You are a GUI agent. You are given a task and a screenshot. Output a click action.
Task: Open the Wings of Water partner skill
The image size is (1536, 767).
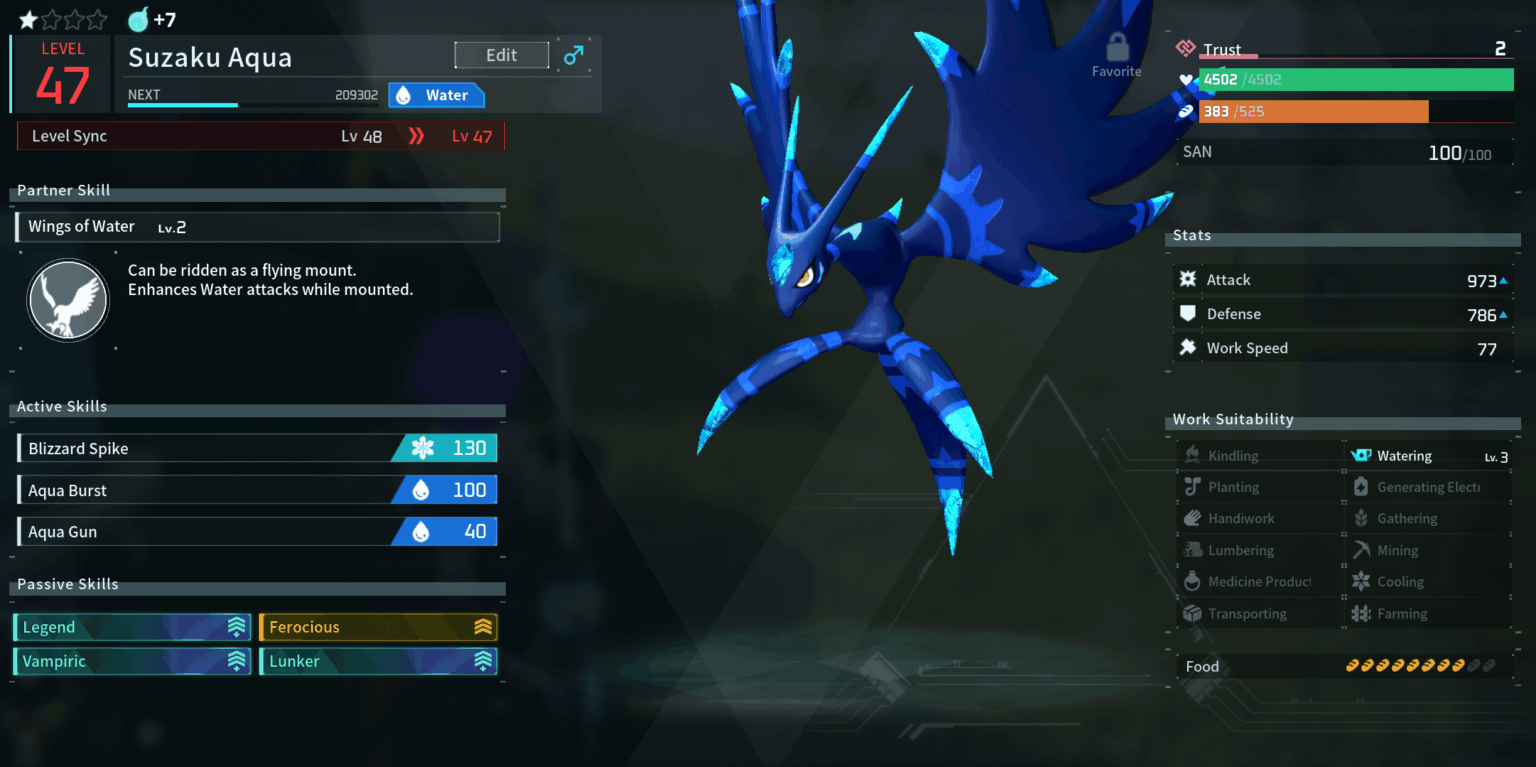coord(257,227)
